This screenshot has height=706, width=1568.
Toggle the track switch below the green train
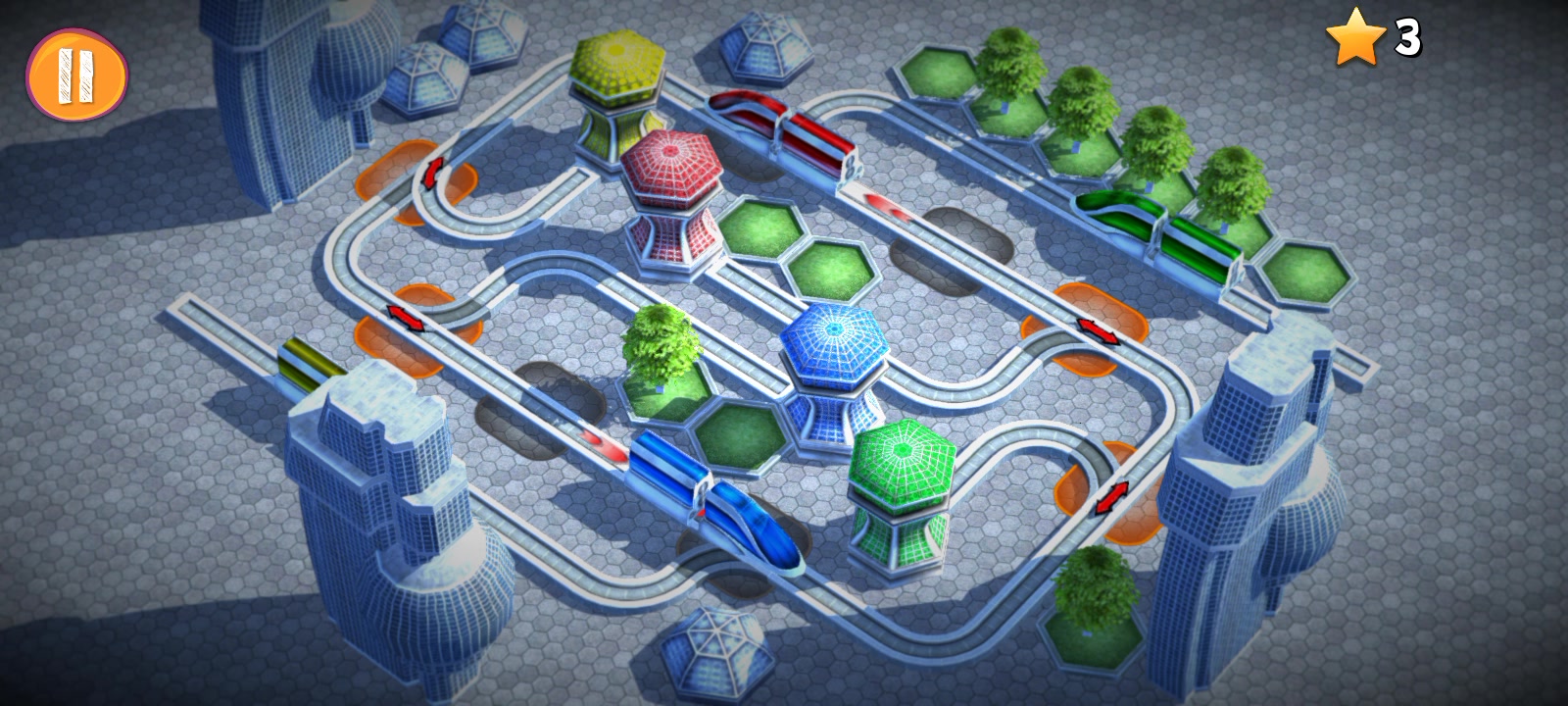pos(1098,328)
